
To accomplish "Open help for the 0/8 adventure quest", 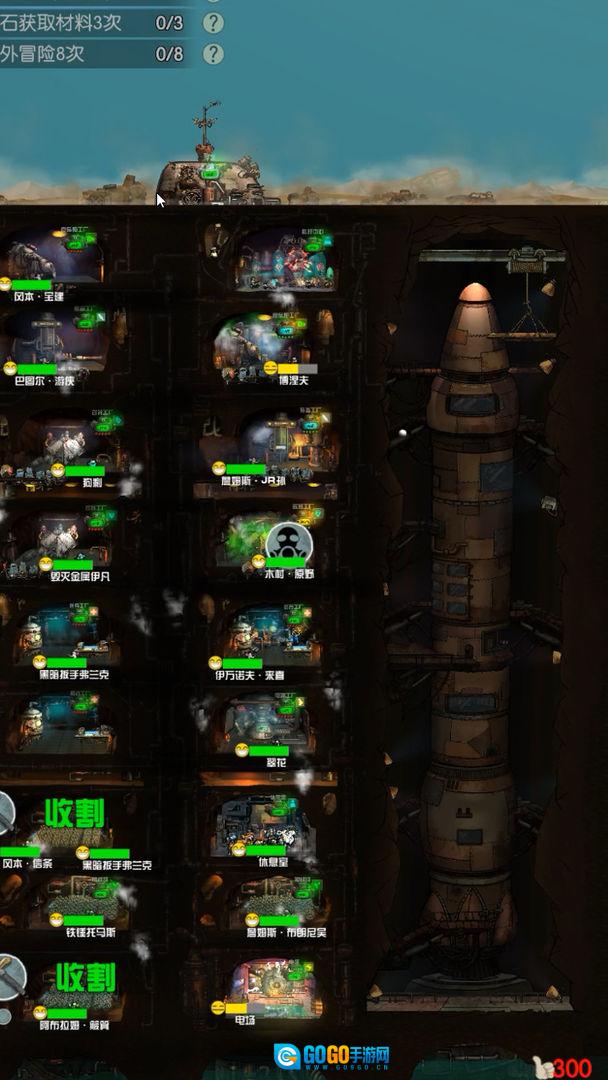I will (x=213, y=54).
